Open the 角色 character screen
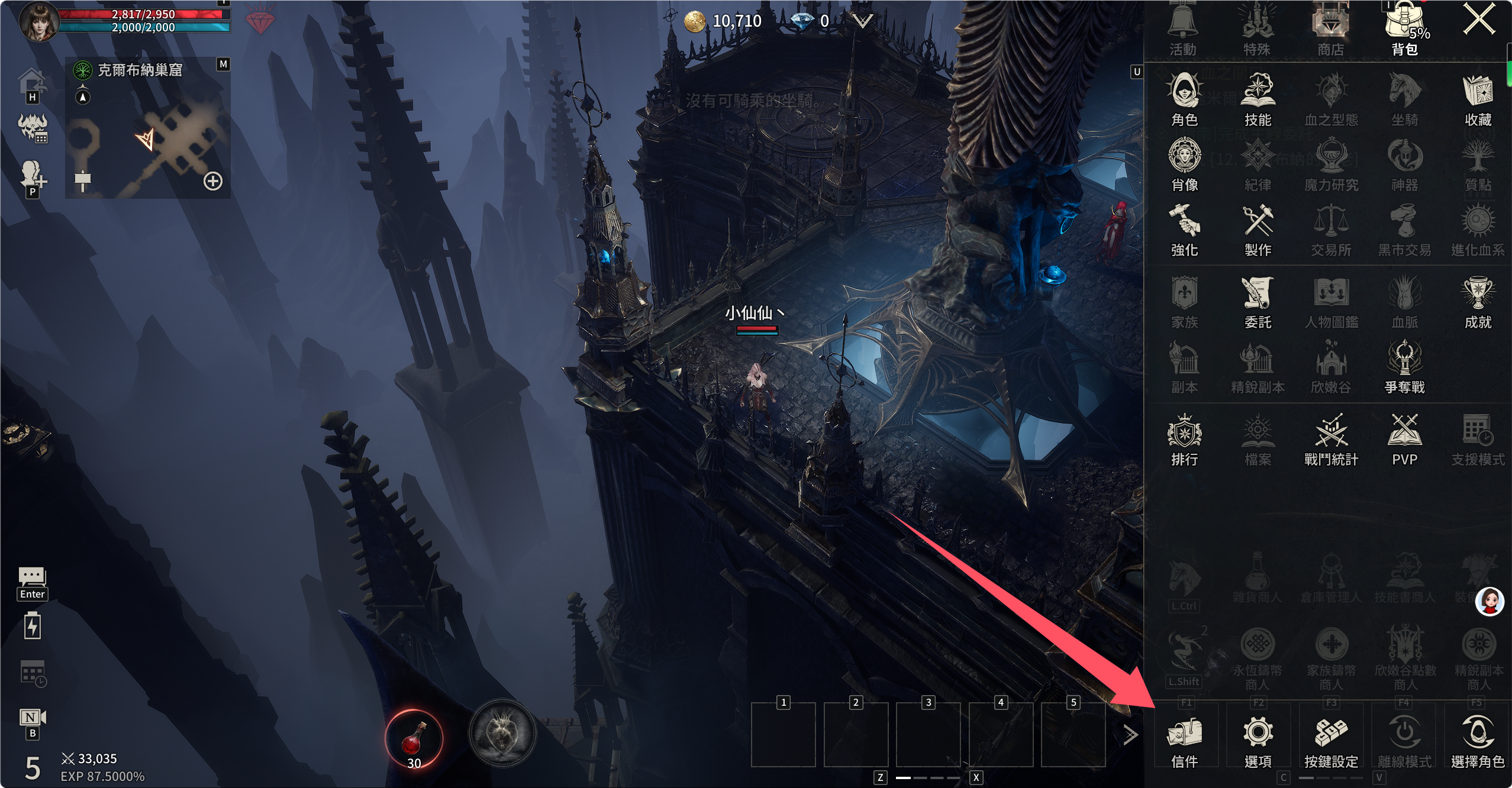 [x=1184, y=99]
